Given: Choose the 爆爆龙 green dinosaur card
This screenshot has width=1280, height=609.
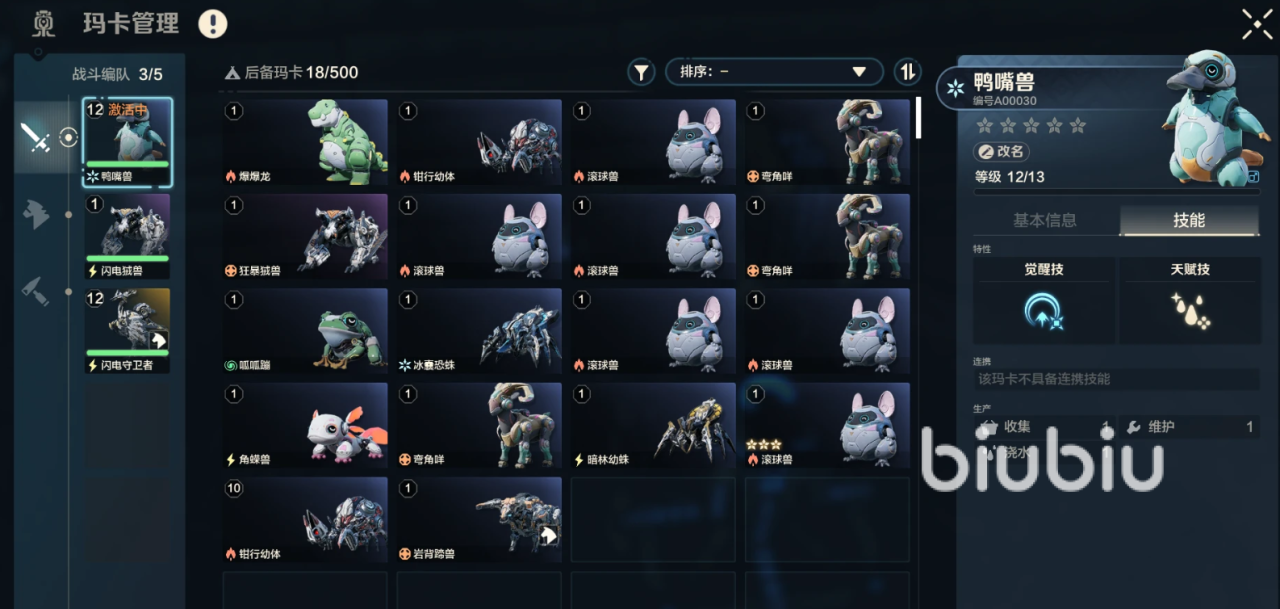Looking at the screenshot, I should (305, 142).
